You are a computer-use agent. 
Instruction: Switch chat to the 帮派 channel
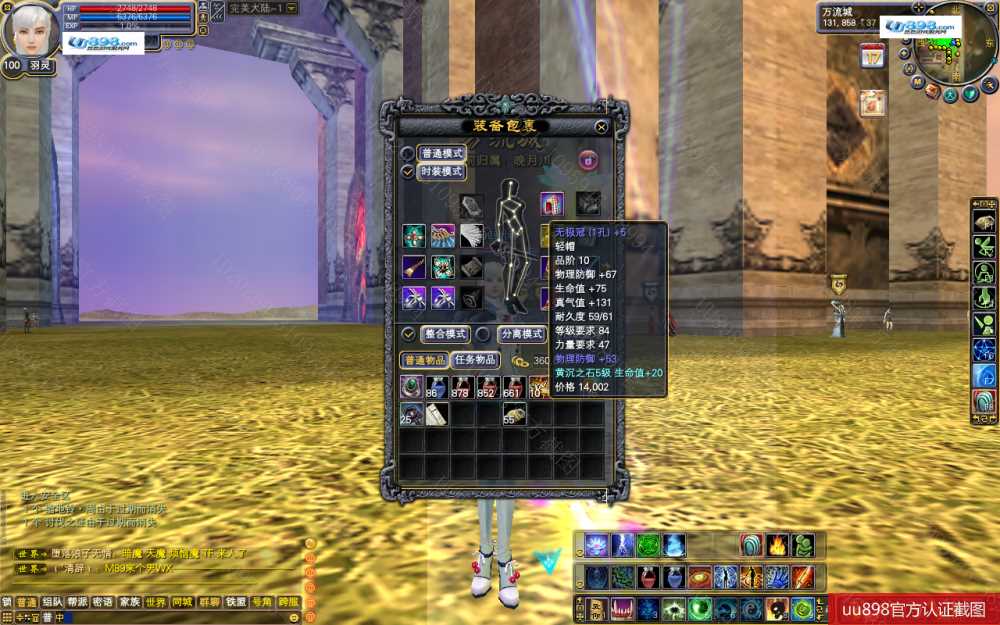(x=77, y=602)
